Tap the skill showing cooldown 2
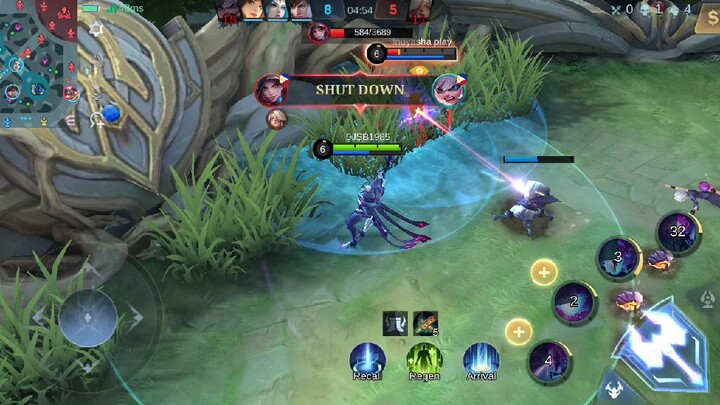720x405 pixels. click(x=574, y=301)
